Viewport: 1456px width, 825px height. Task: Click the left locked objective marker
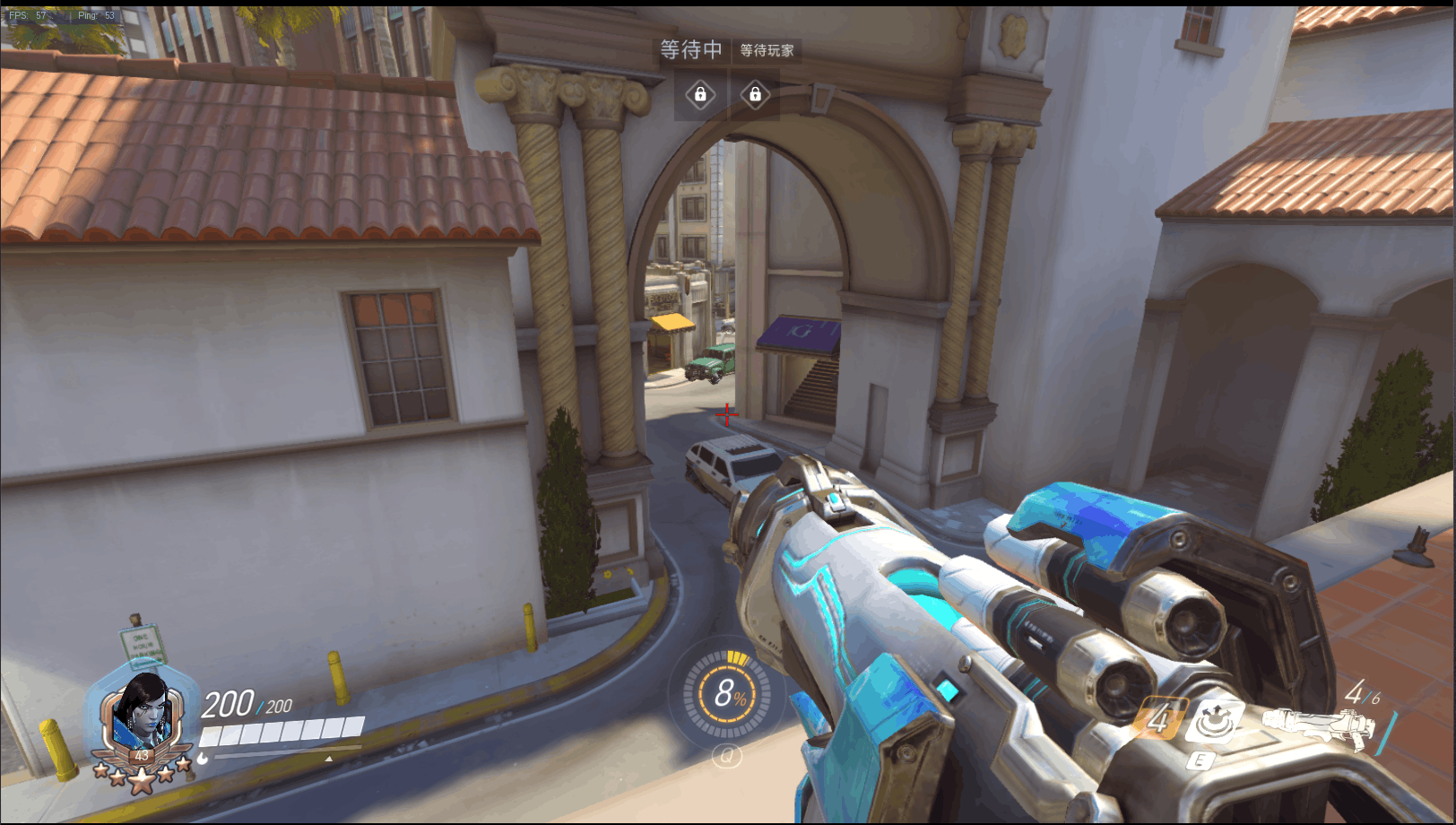click(700, 94)
